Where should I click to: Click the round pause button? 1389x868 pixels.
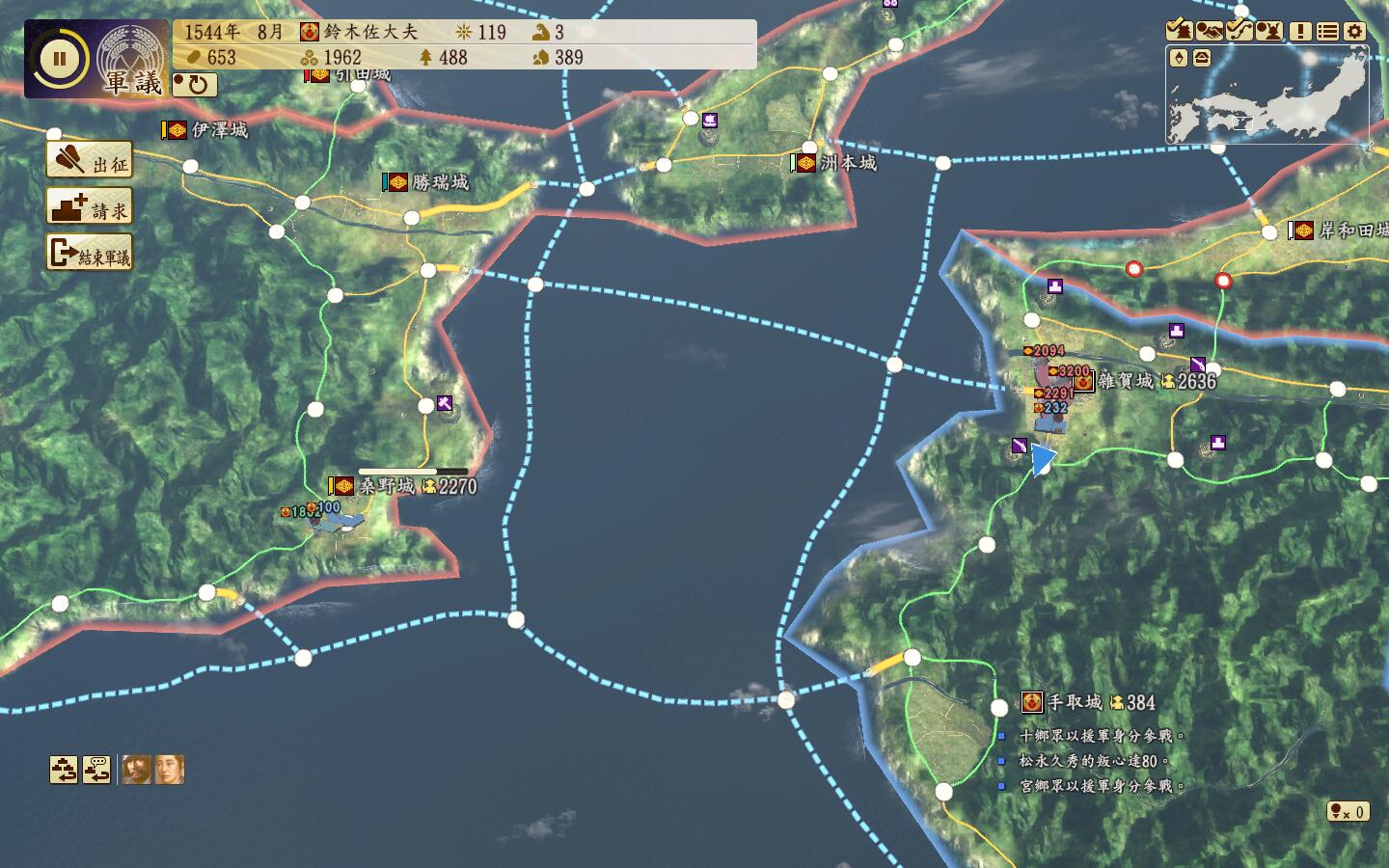click(x=59, y=59)
